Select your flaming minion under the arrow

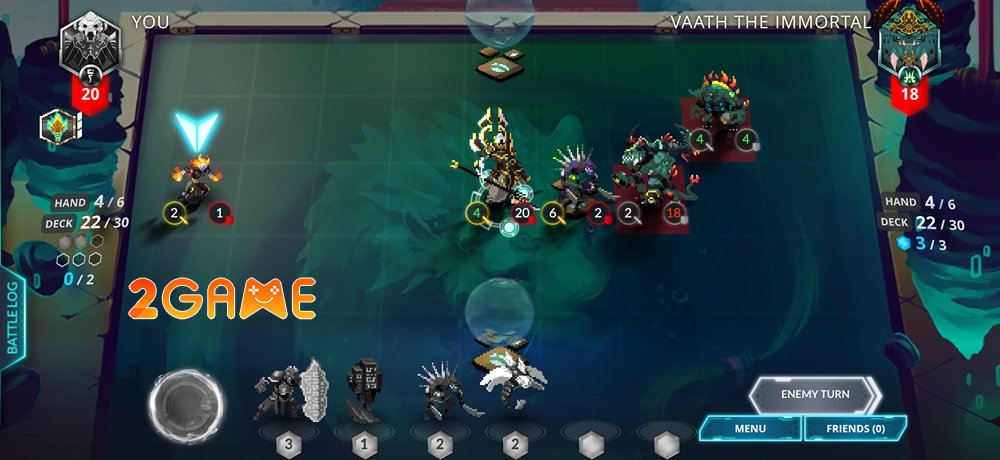193,177
